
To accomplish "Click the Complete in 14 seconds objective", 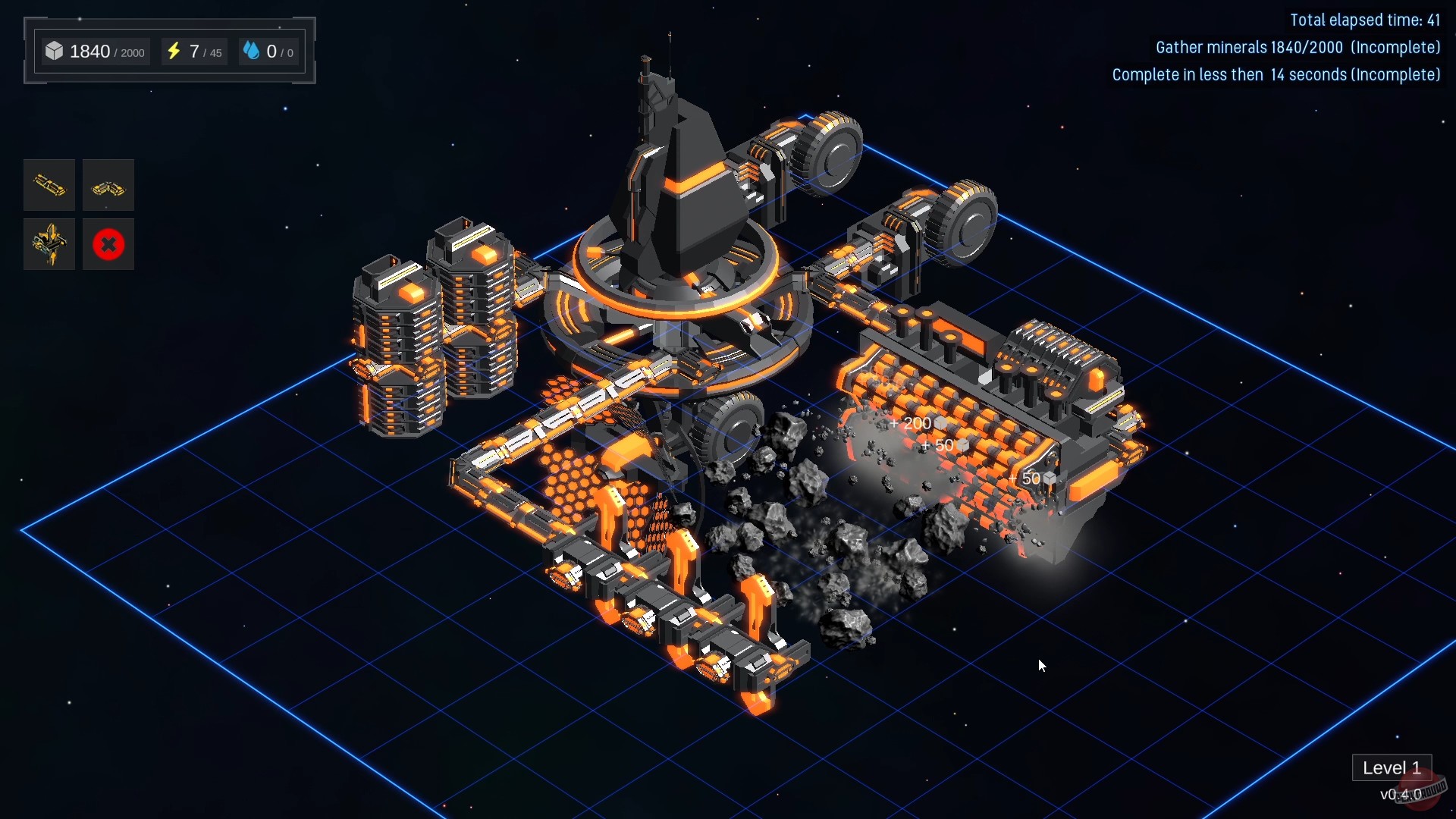I will tap(1276, 75).
